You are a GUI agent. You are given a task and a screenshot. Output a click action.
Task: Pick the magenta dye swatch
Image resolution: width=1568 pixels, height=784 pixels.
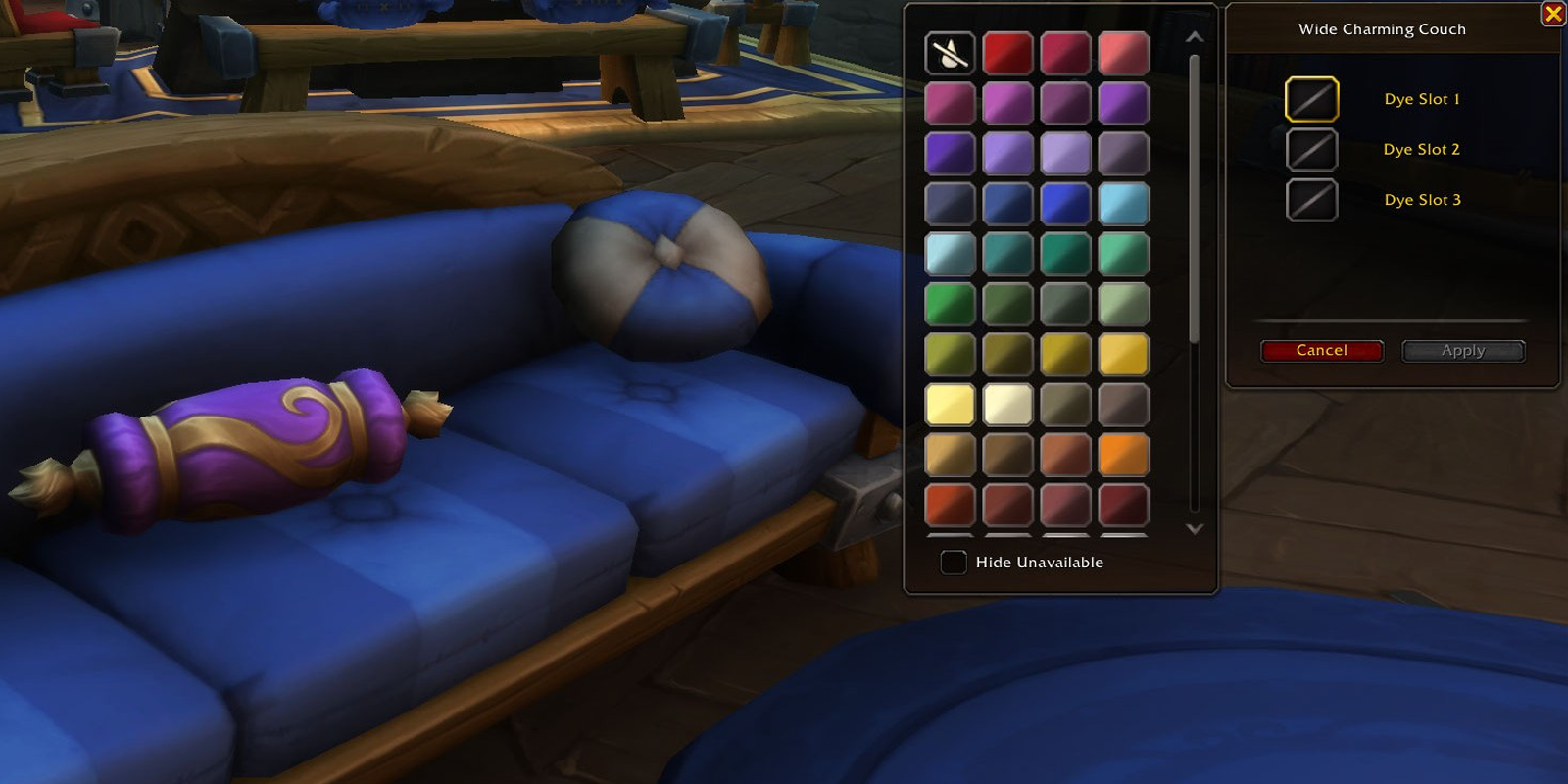pyautogui.click(x=1007, y=103)
